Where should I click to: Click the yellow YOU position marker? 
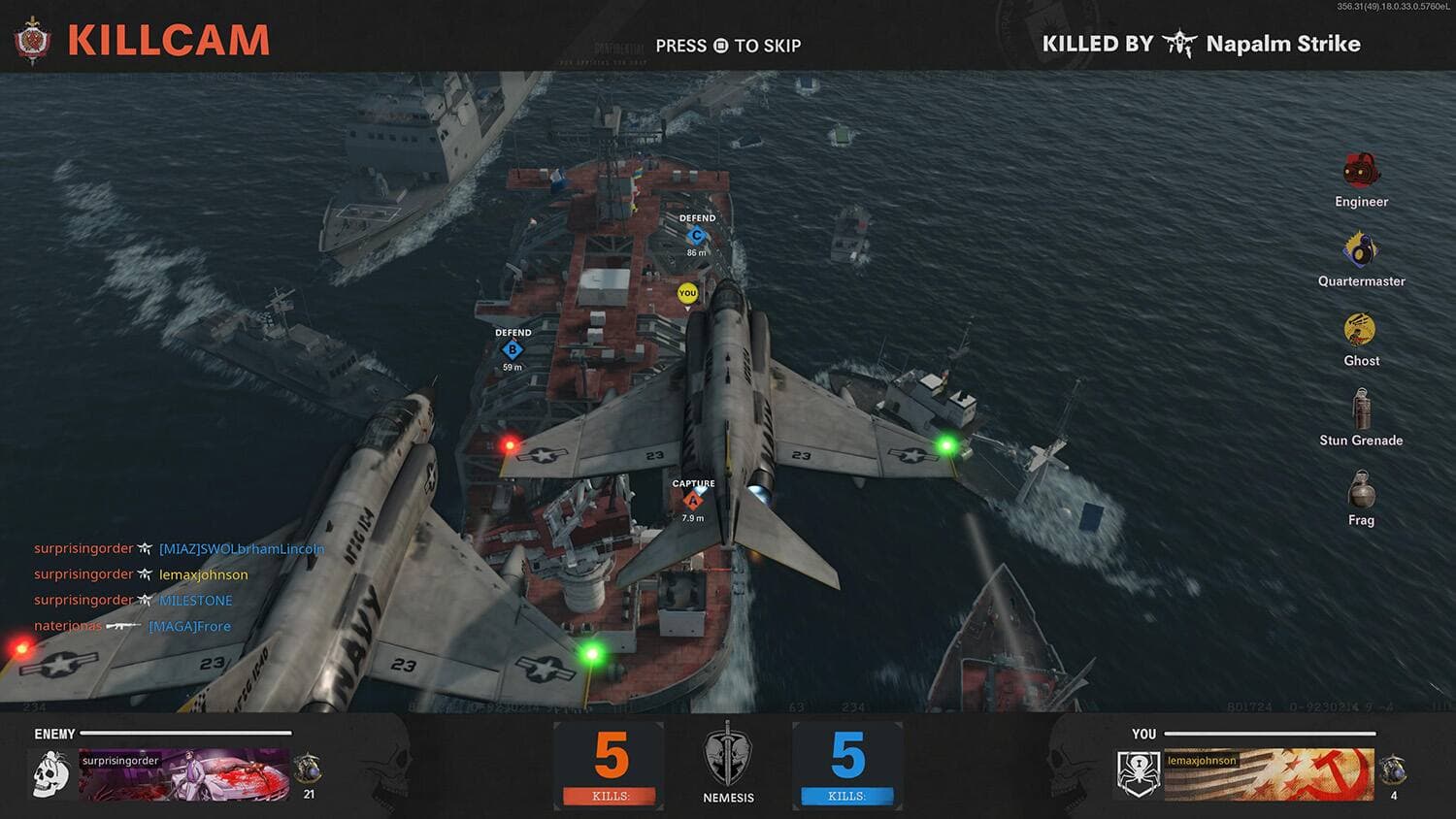pyautogui.click(x=687, y=293)
